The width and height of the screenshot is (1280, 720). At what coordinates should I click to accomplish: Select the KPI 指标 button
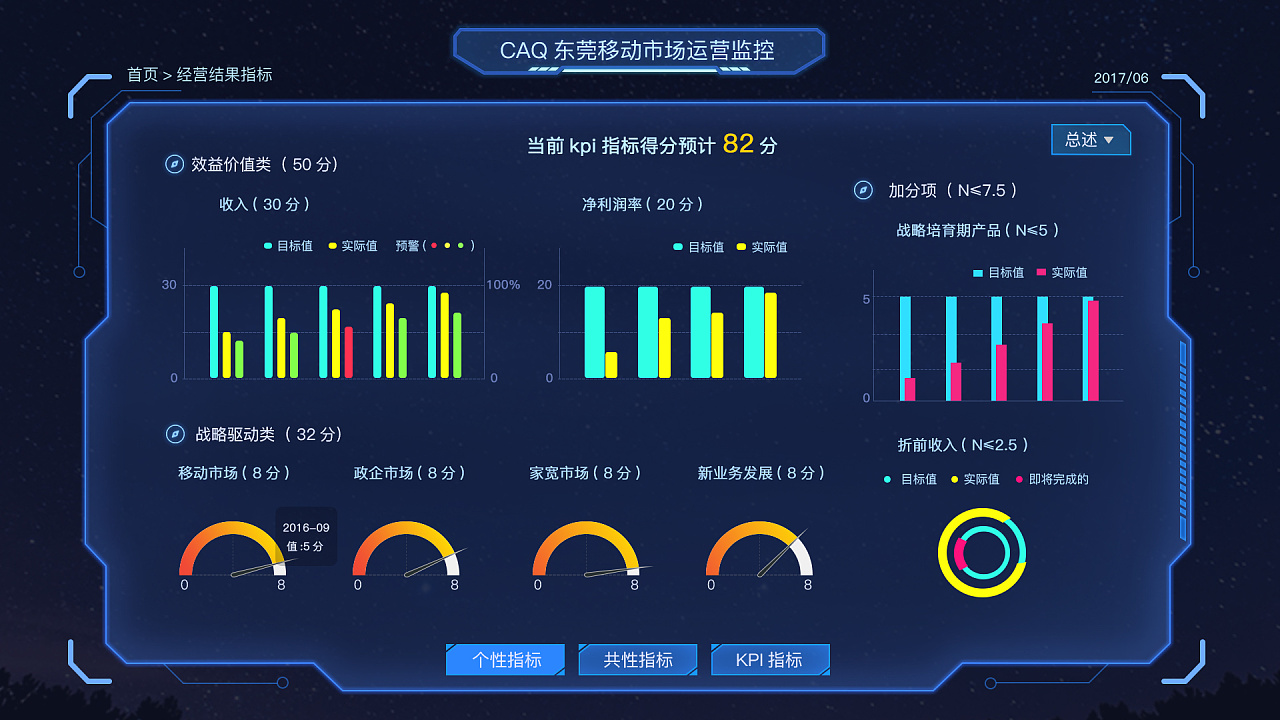[769, 659]
